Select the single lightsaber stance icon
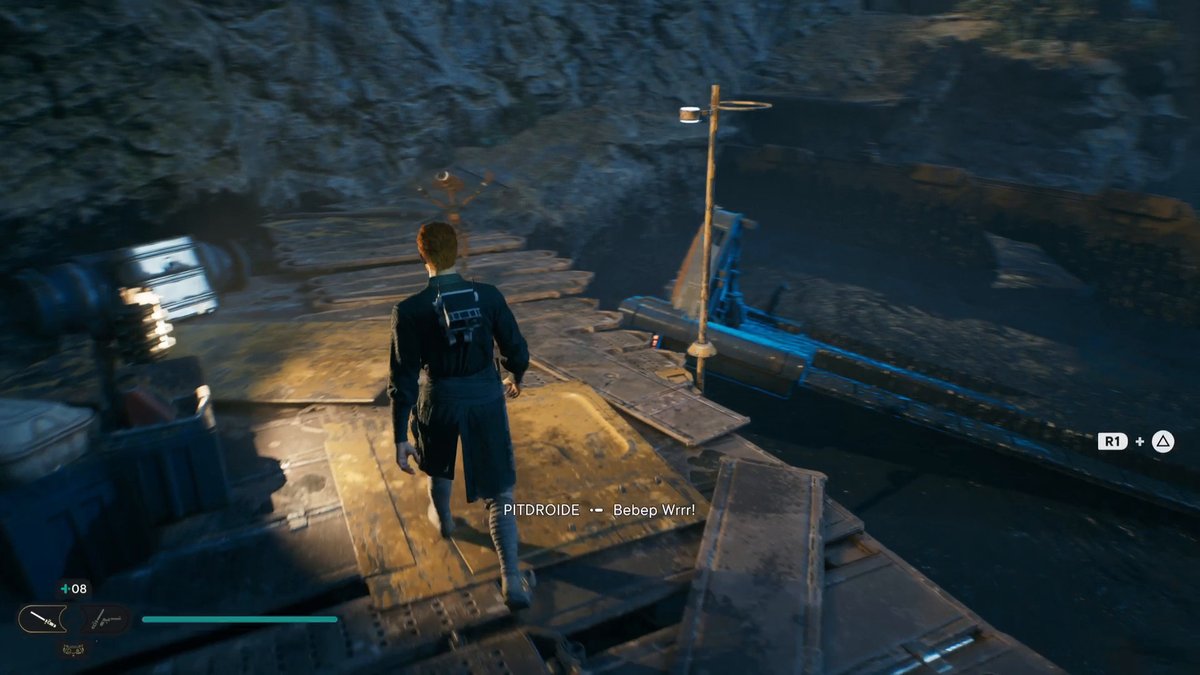The height and width of the screenshot is (675, 1200). 42,619
